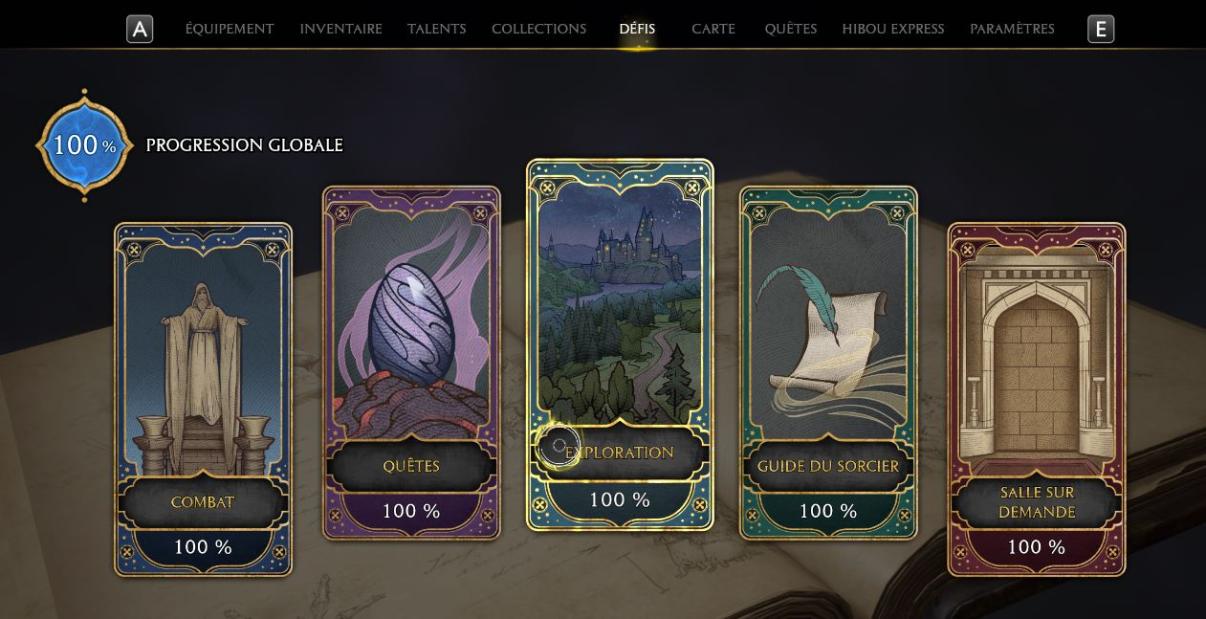Select the Défis tab
The width and height of the screenshot is (1206, 619).
[x=637, y=29]
